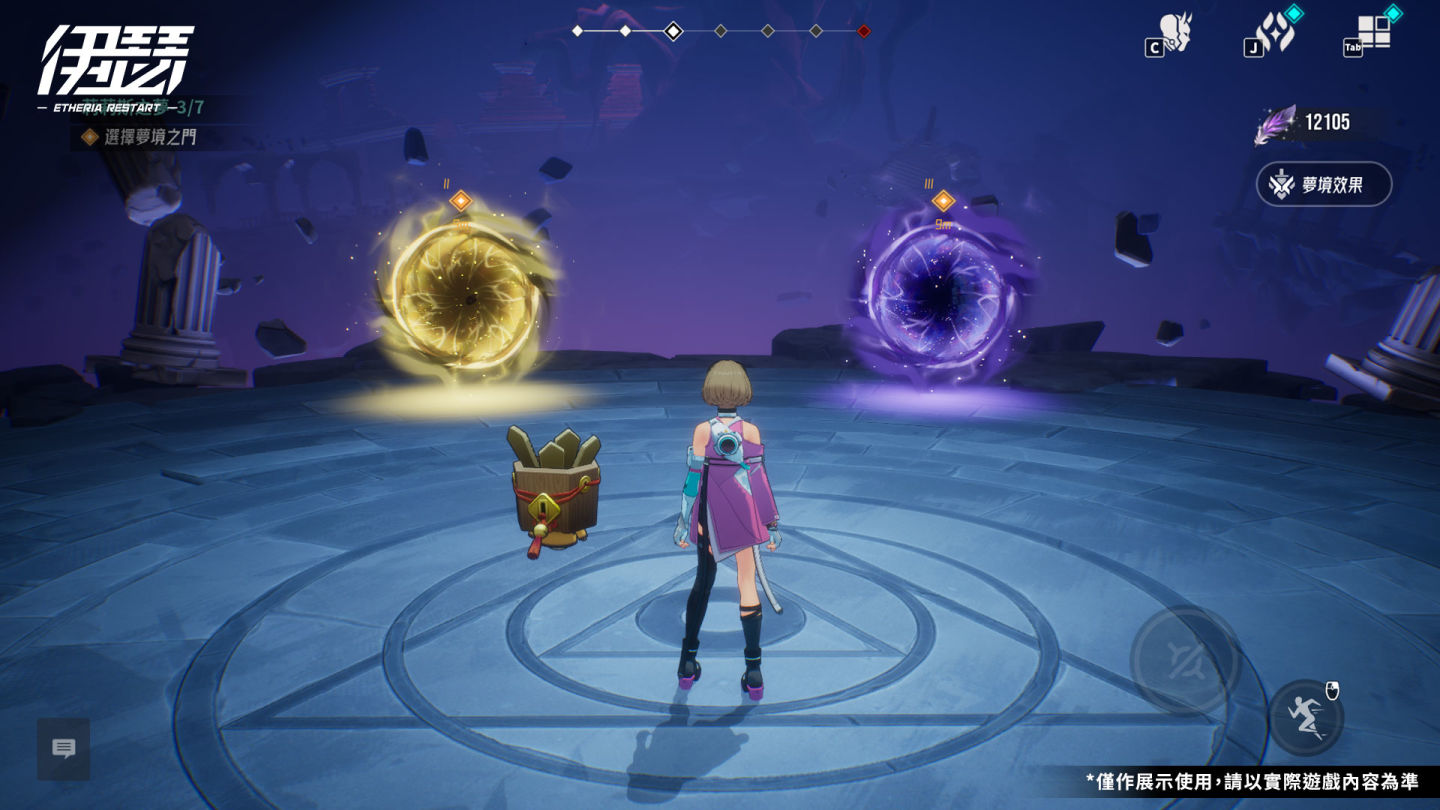
Task: Click the crossed-out circular action button
Action: 1185,660
